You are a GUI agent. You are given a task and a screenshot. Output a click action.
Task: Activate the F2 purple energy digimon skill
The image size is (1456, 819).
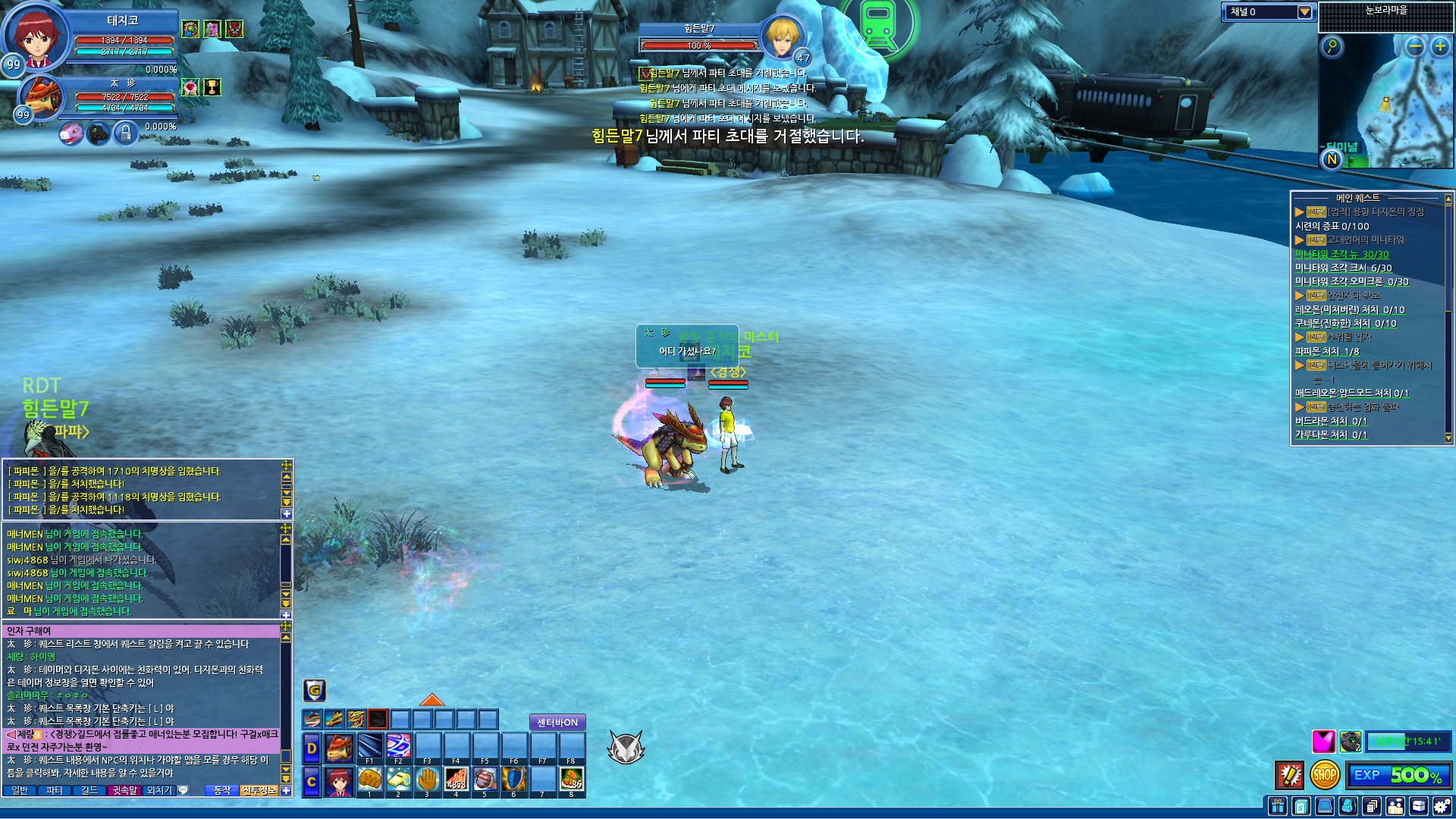[x=398, y=745]
